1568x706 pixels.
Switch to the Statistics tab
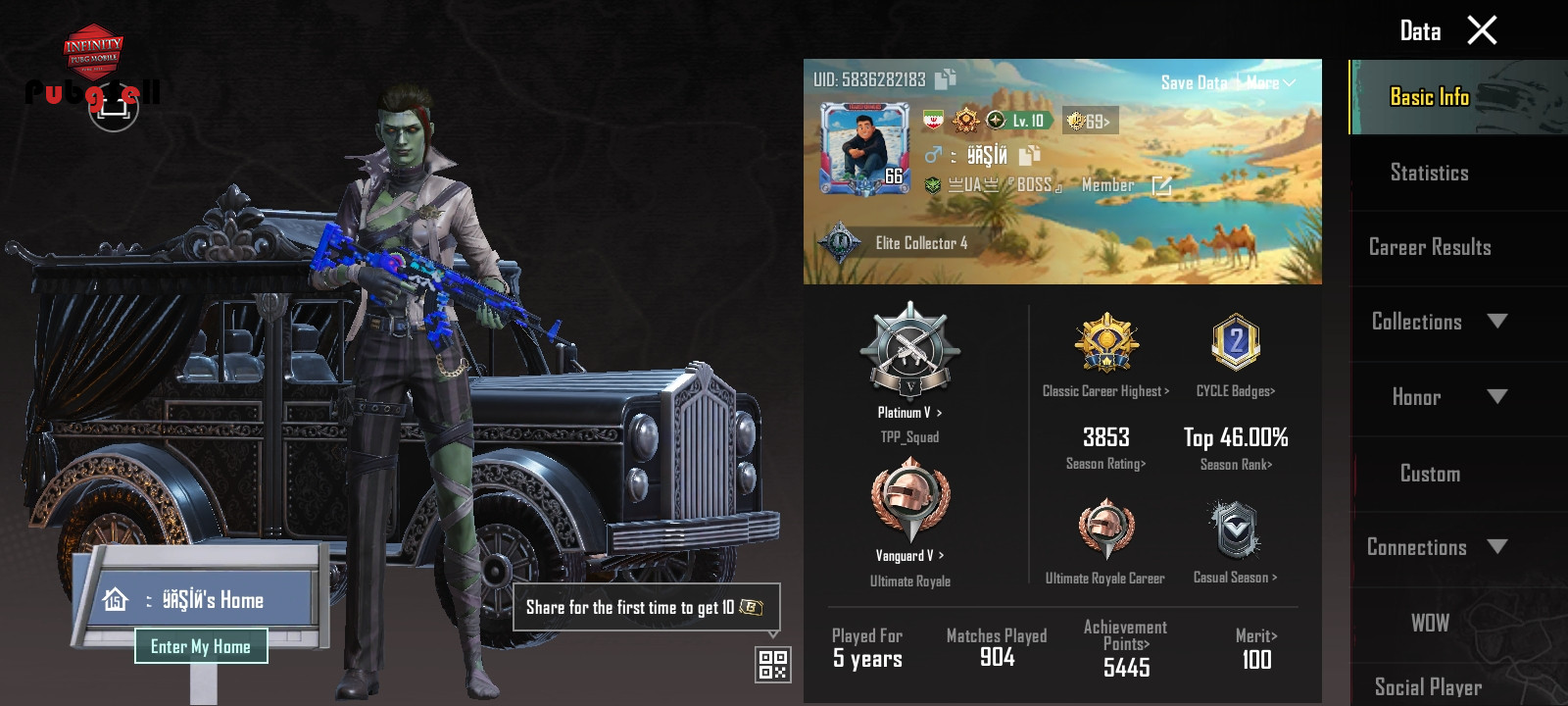1429,174
